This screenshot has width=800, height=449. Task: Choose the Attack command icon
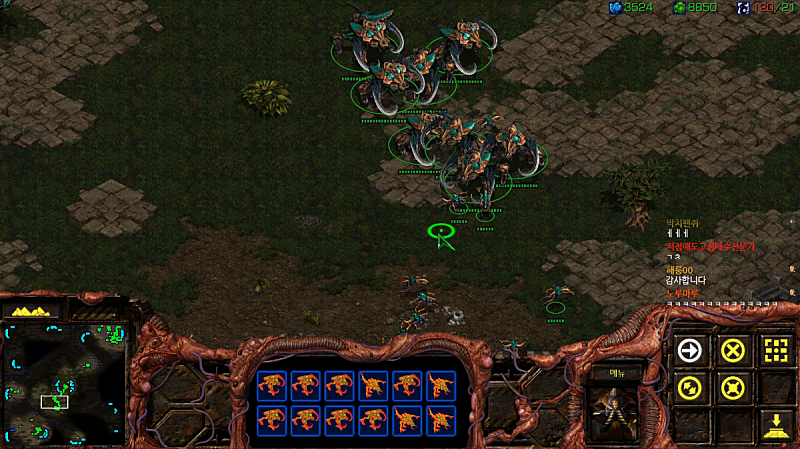[776, 350]
